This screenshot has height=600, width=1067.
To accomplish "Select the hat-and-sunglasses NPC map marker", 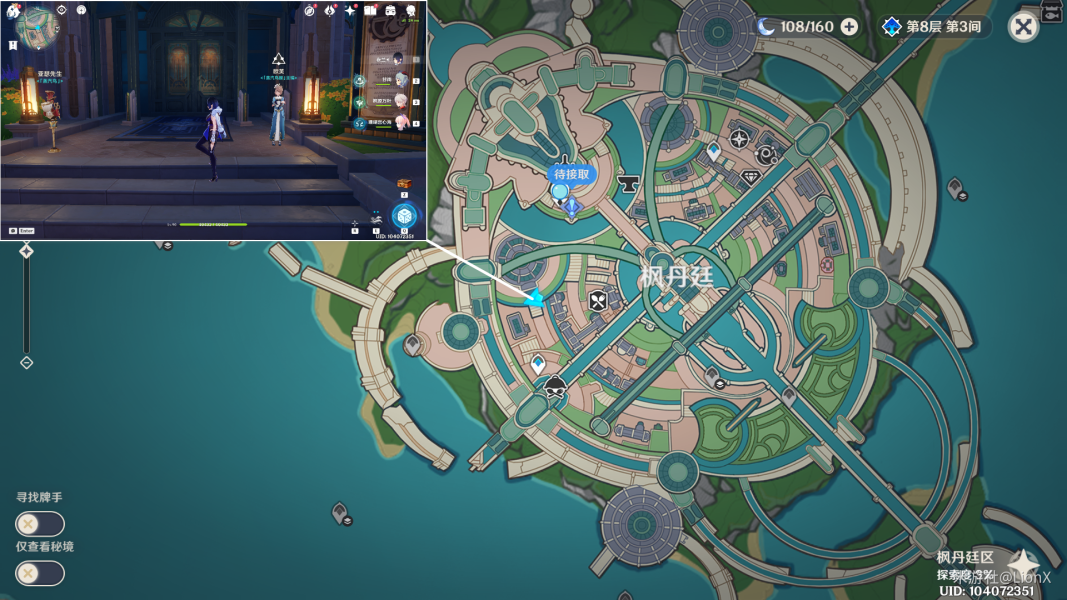I will click(x=555, y=388).
